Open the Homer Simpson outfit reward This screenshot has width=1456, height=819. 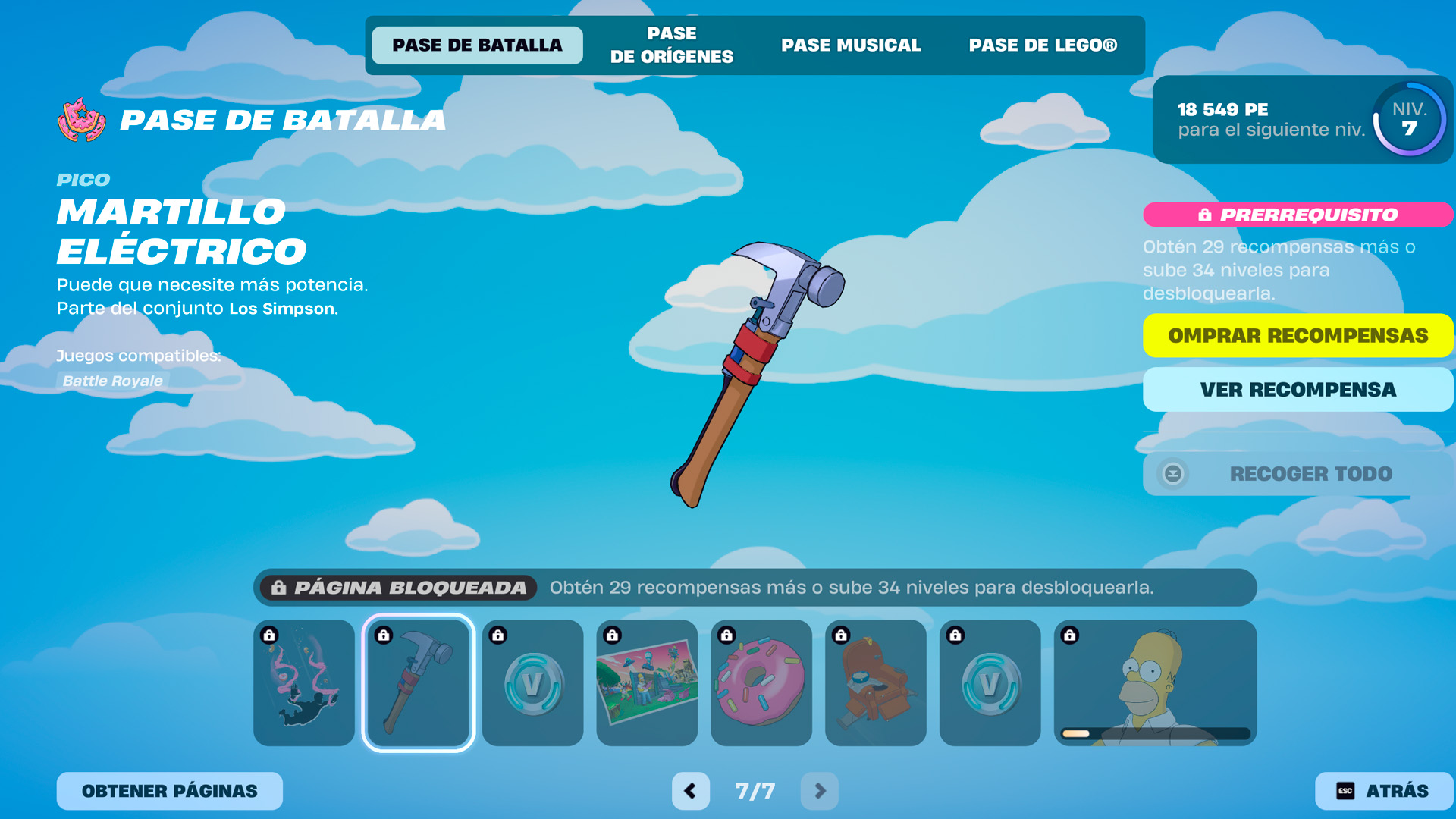pyautogui.click(x=1155, y=682)
